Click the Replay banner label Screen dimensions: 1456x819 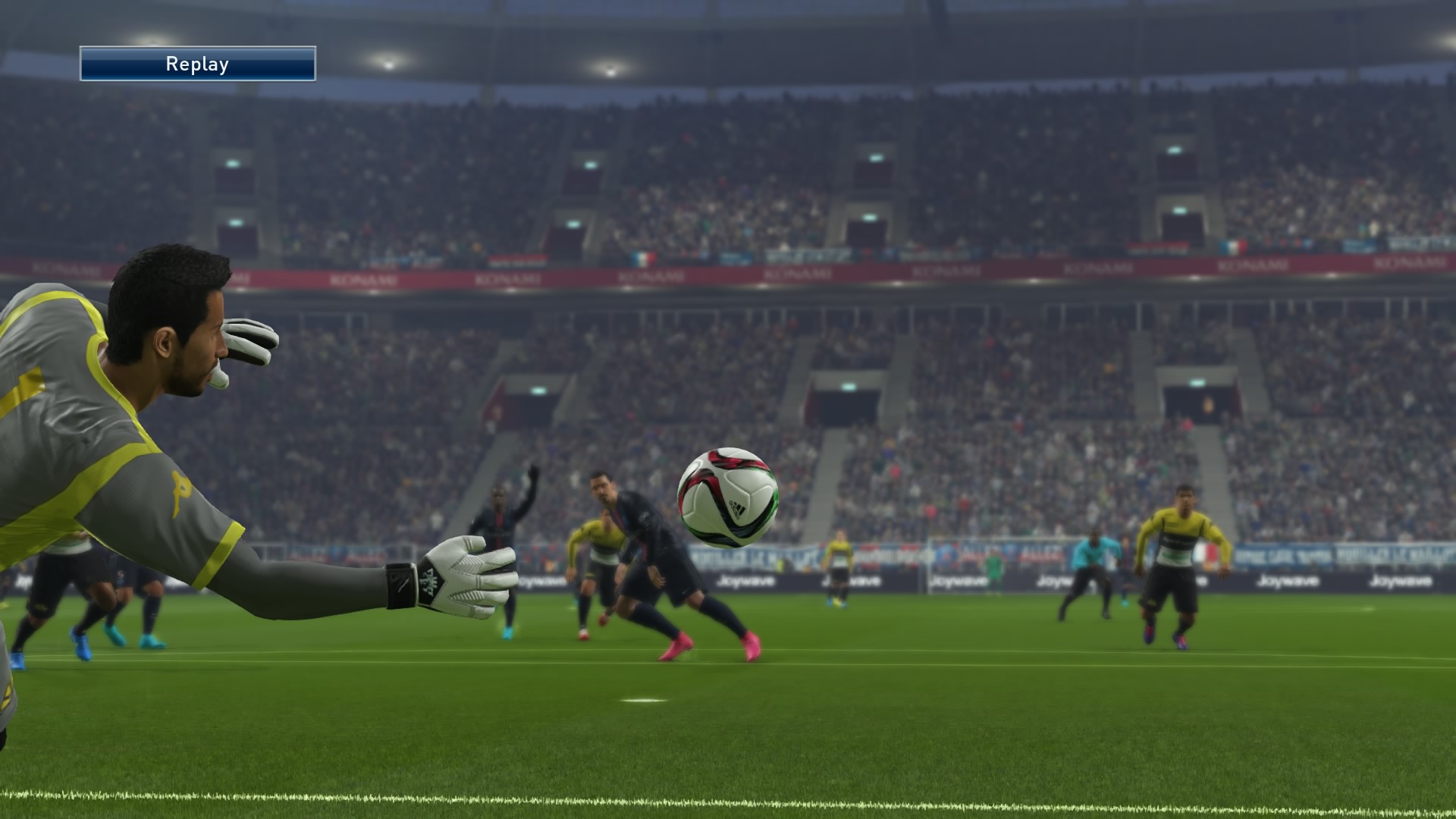pyautogui.click(x=197, y=64)
